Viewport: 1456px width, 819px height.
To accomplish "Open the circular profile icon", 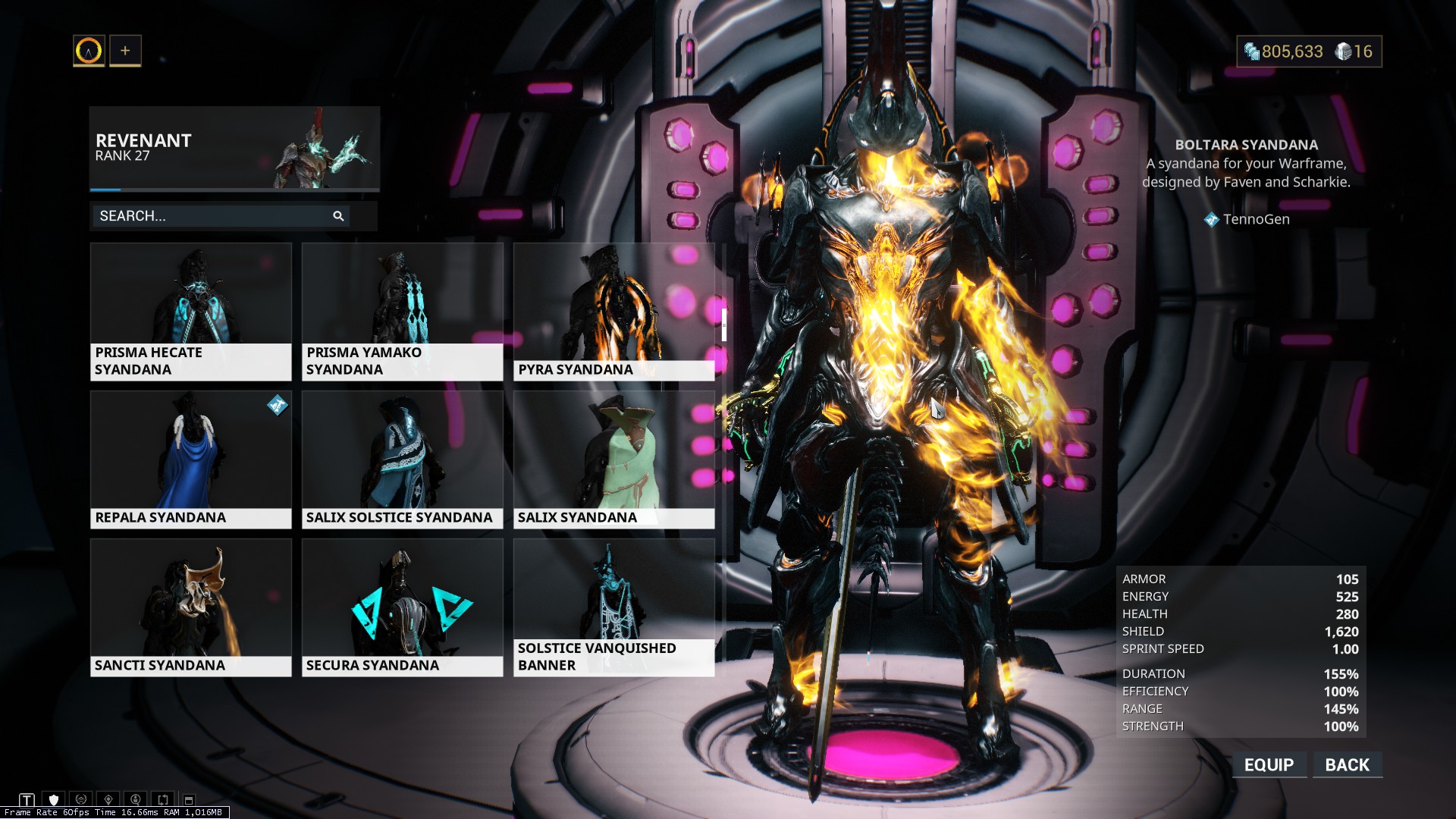I will click(89, 51).
